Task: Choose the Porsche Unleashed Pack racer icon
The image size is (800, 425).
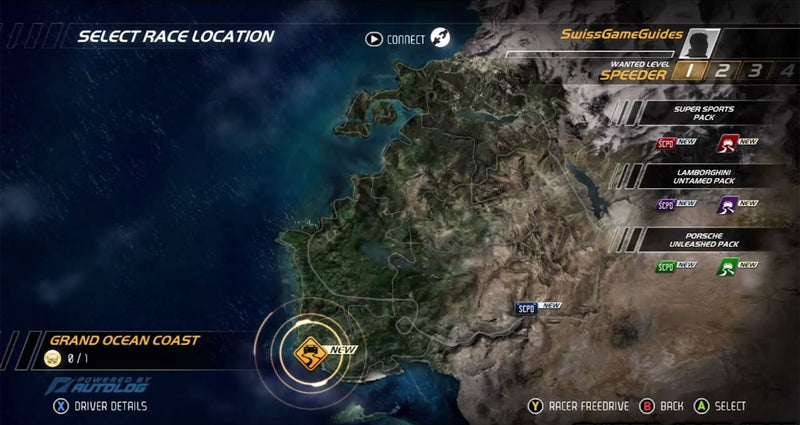Action: pos(727,266)
